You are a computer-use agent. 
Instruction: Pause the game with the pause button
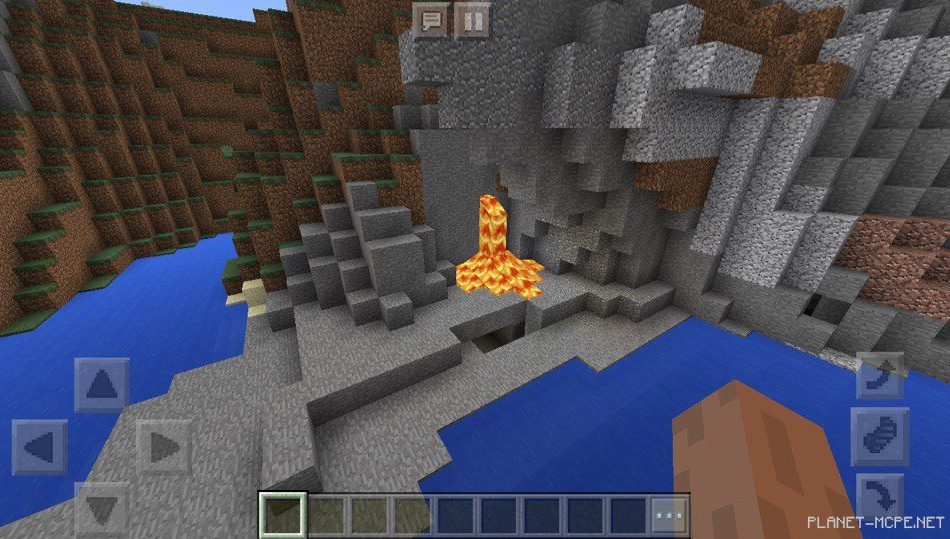(471, 19)
